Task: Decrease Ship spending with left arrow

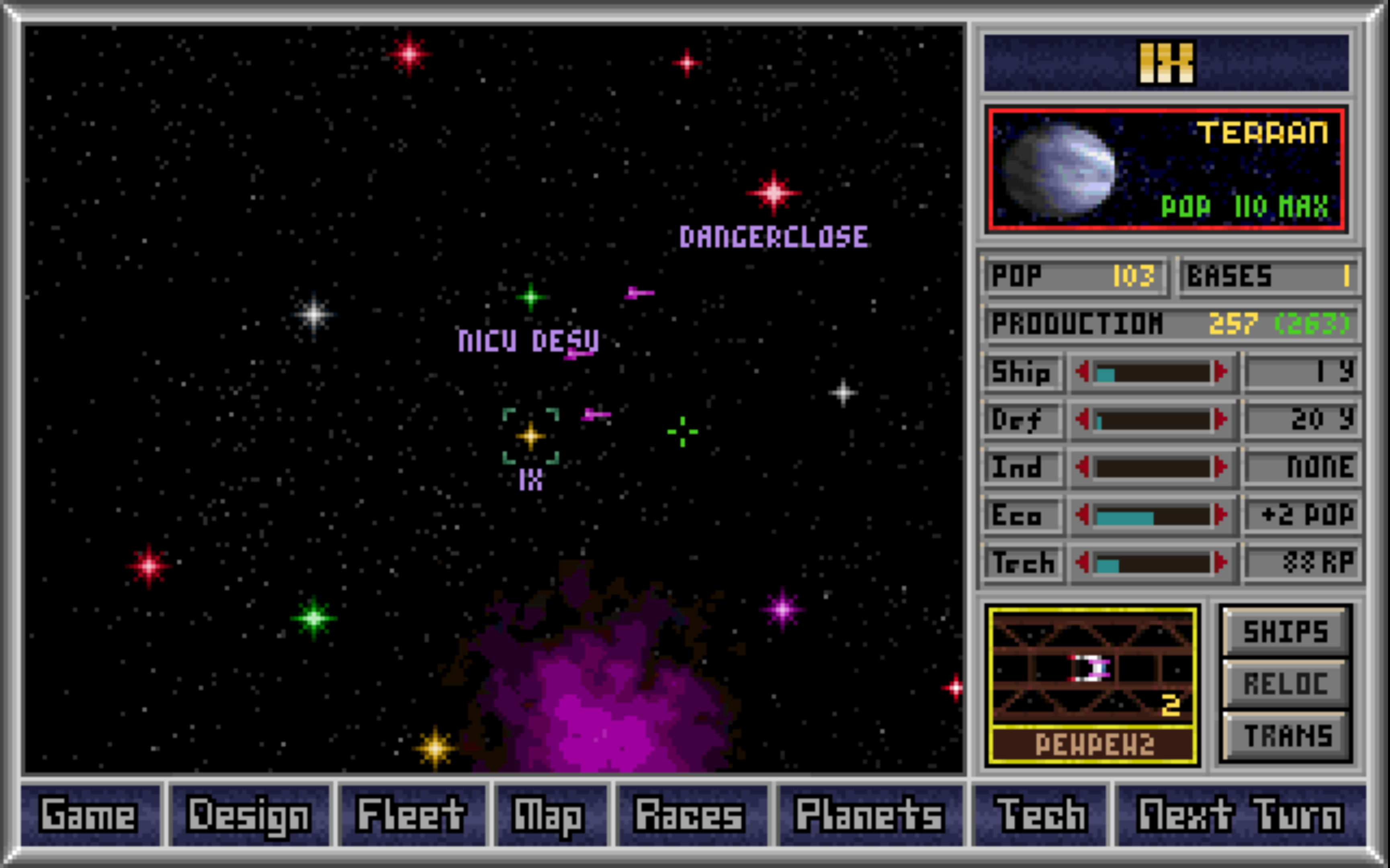Action: 1083,372
